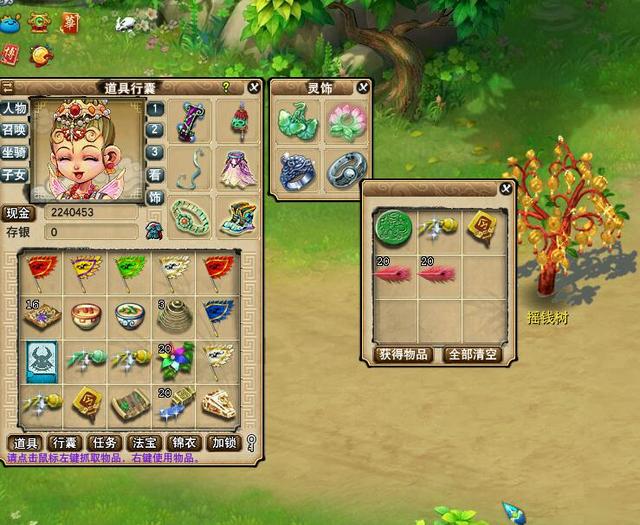Select the pink lotus accessory
This screenshot has height=525, width=640.
click(346, 121)
